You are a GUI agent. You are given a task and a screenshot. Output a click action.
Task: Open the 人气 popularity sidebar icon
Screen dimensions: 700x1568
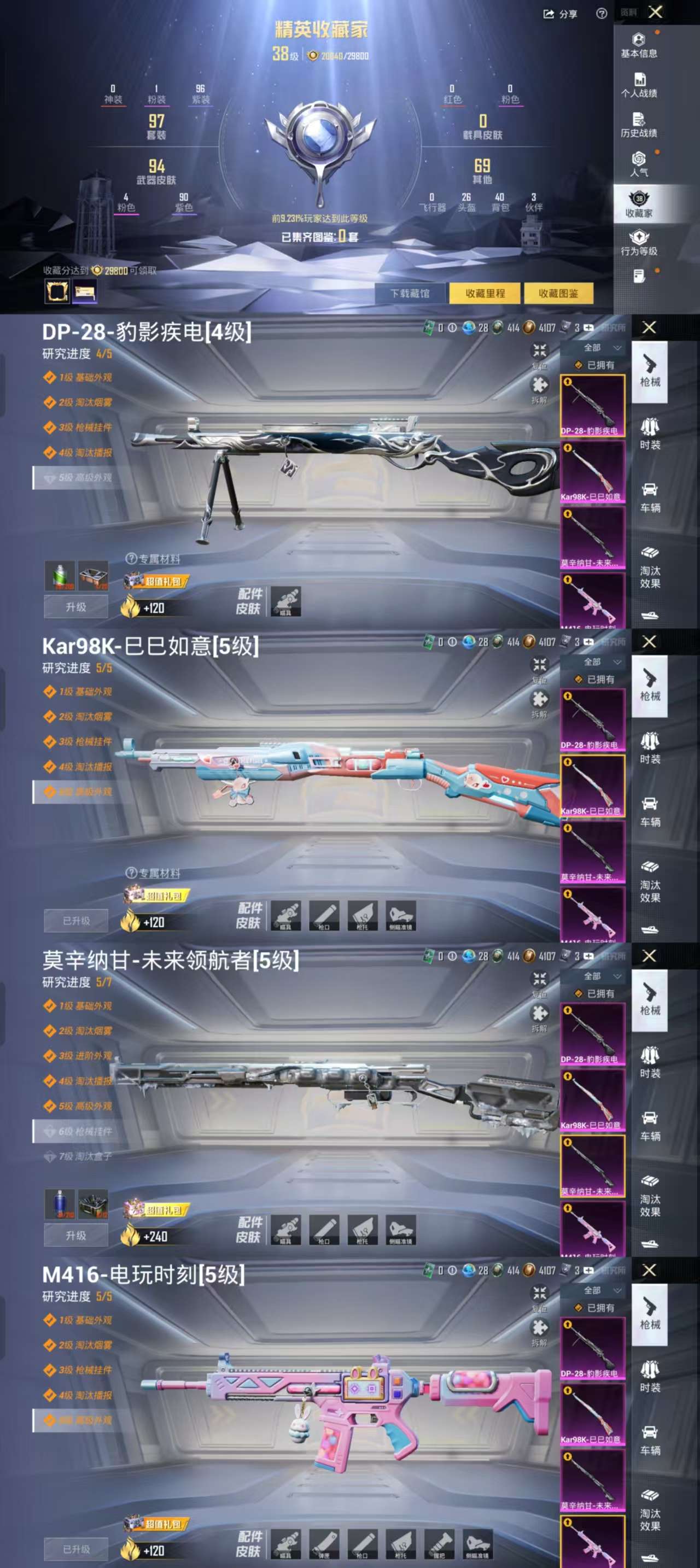pos(638,167)
